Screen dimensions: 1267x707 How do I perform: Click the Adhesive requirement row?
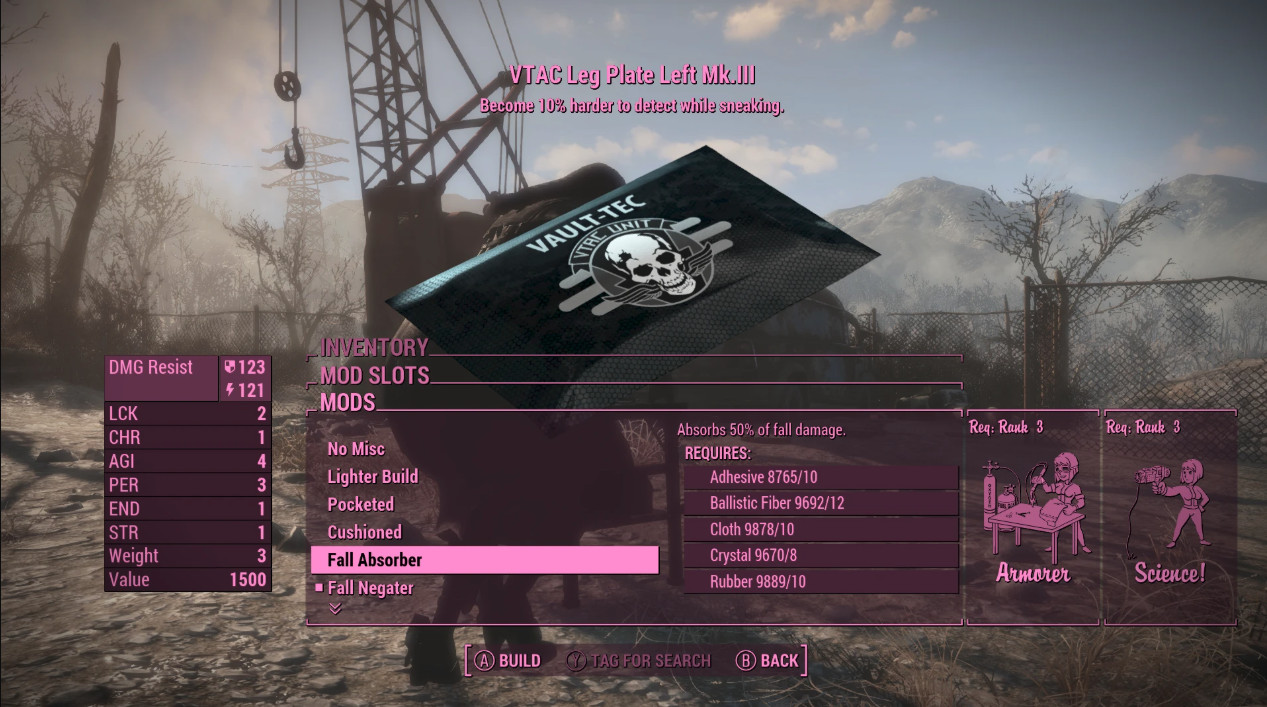[x=820, y=477]
